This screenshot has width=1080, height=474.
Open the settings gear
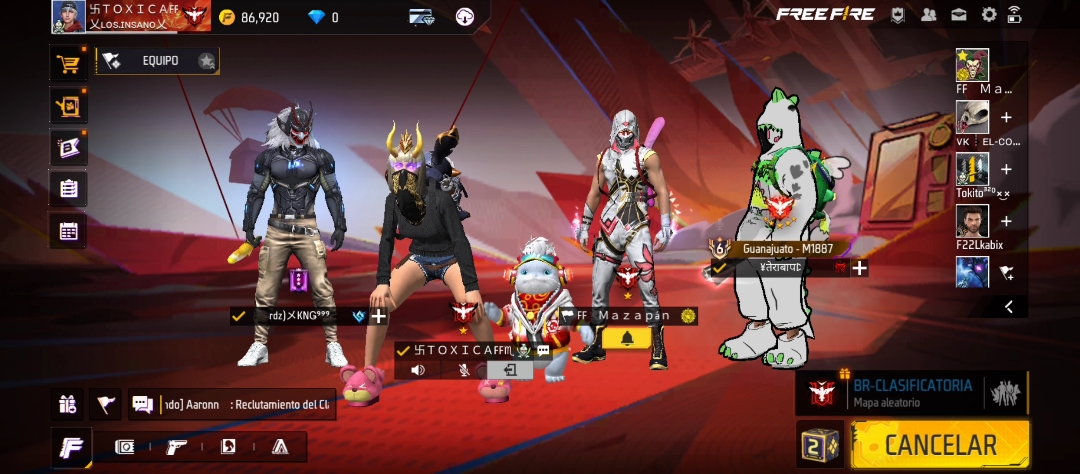pyautogui.click(x=989, y=14)
